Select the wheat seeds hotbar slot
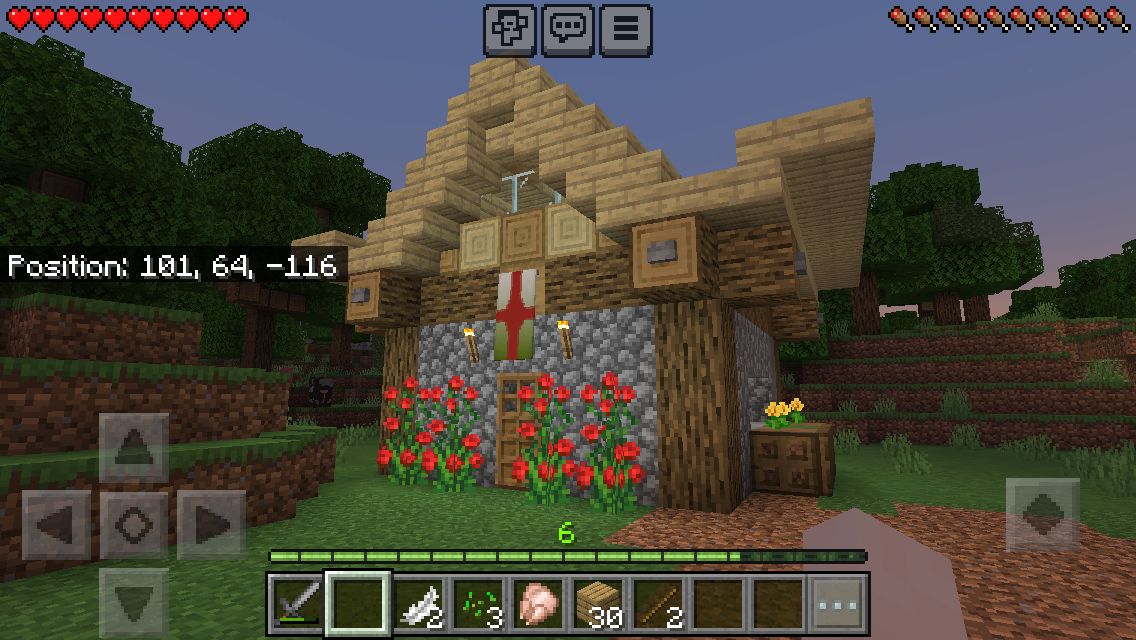The width and height of the screenshot is (1136, 640). pyautogui.click(x=478, y=604)
